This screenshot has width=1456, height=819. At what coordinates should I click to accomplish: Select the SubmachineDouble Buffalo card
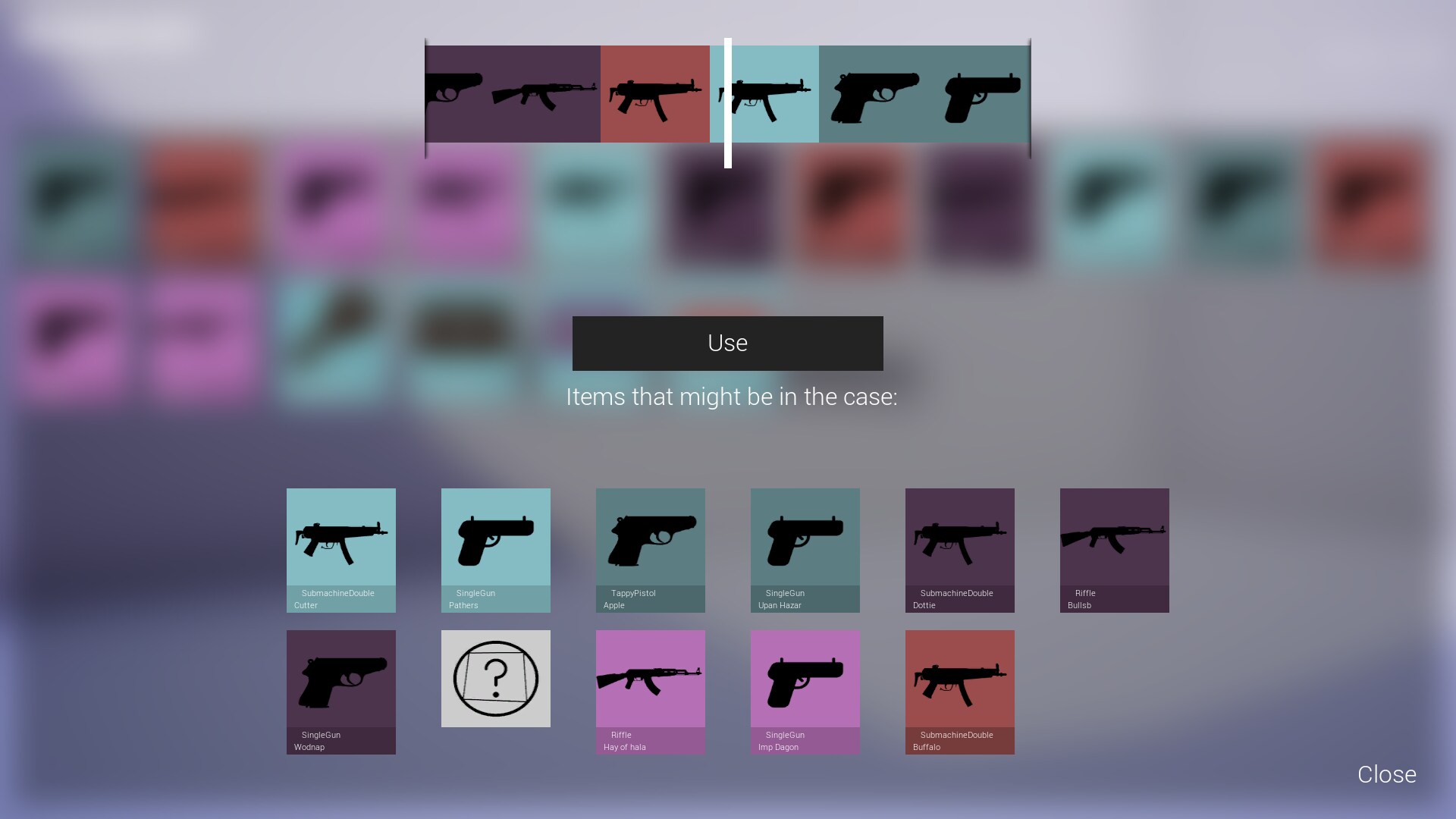coord(959,692)
